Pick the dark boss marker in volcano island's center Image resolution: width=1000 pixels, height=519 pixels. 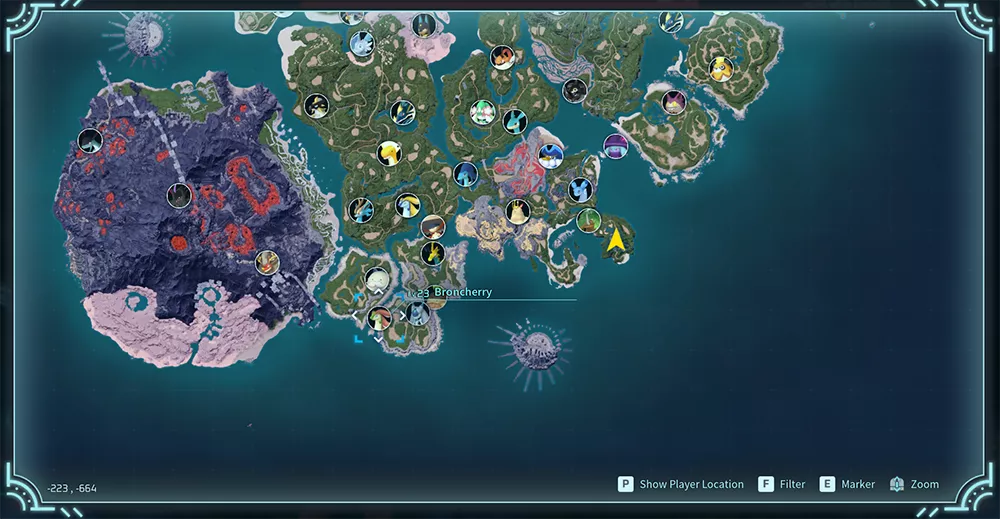[x=180, y=195]
